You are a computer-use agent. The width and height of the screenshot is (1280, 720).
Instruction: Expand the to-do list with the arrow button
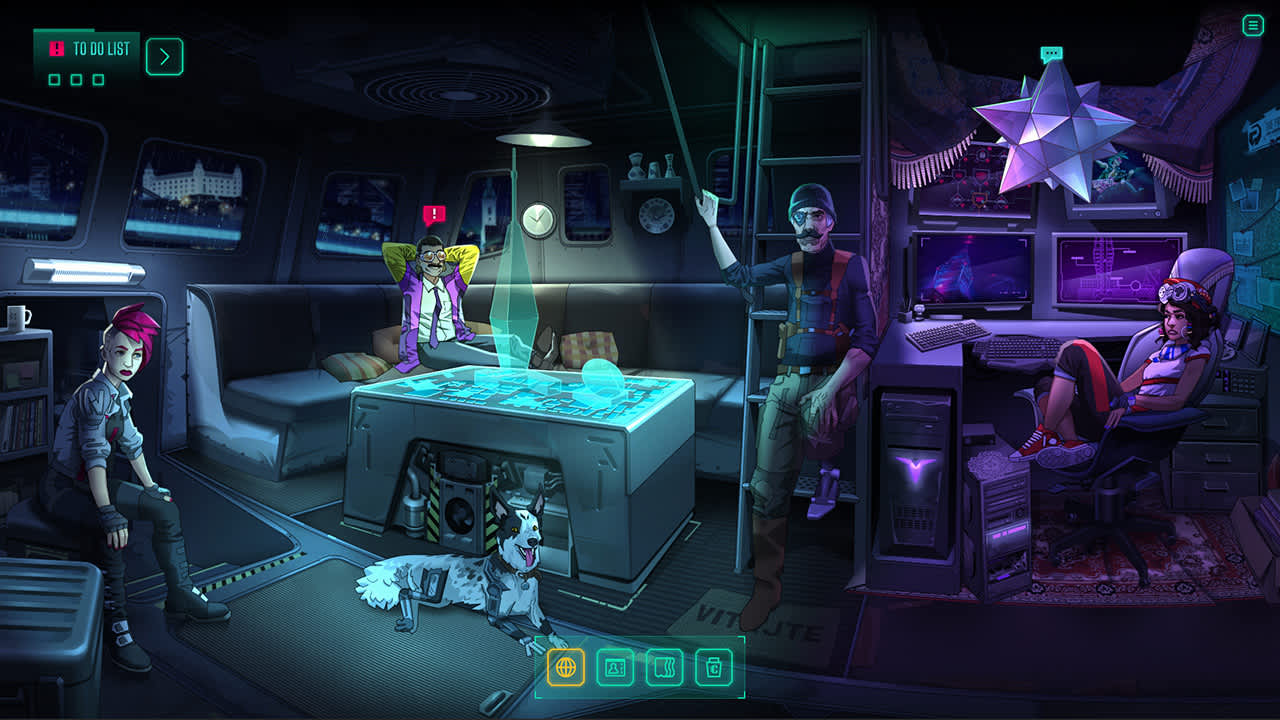point(165,57)
